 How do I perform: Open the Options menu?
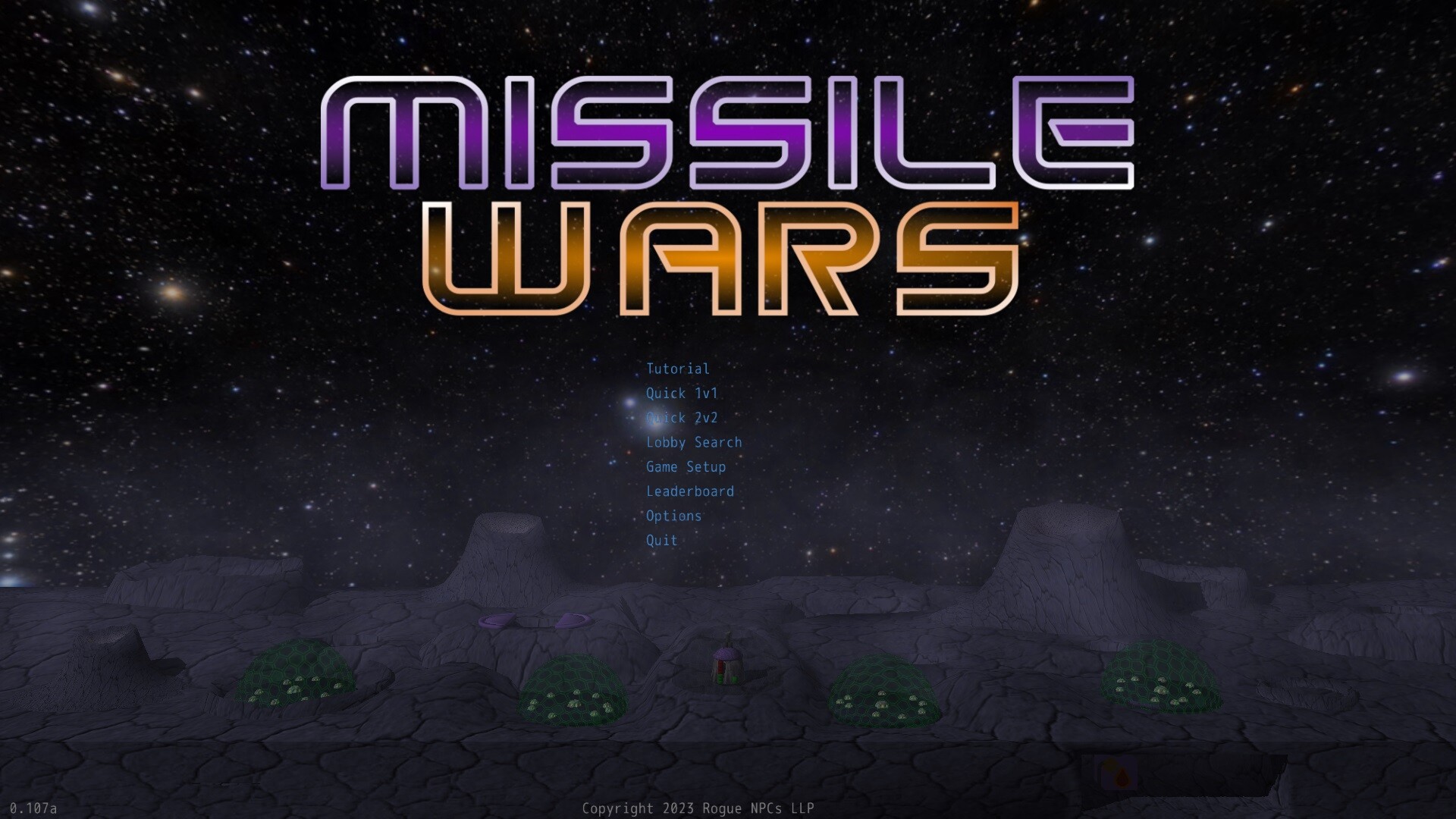coord(673,516)
